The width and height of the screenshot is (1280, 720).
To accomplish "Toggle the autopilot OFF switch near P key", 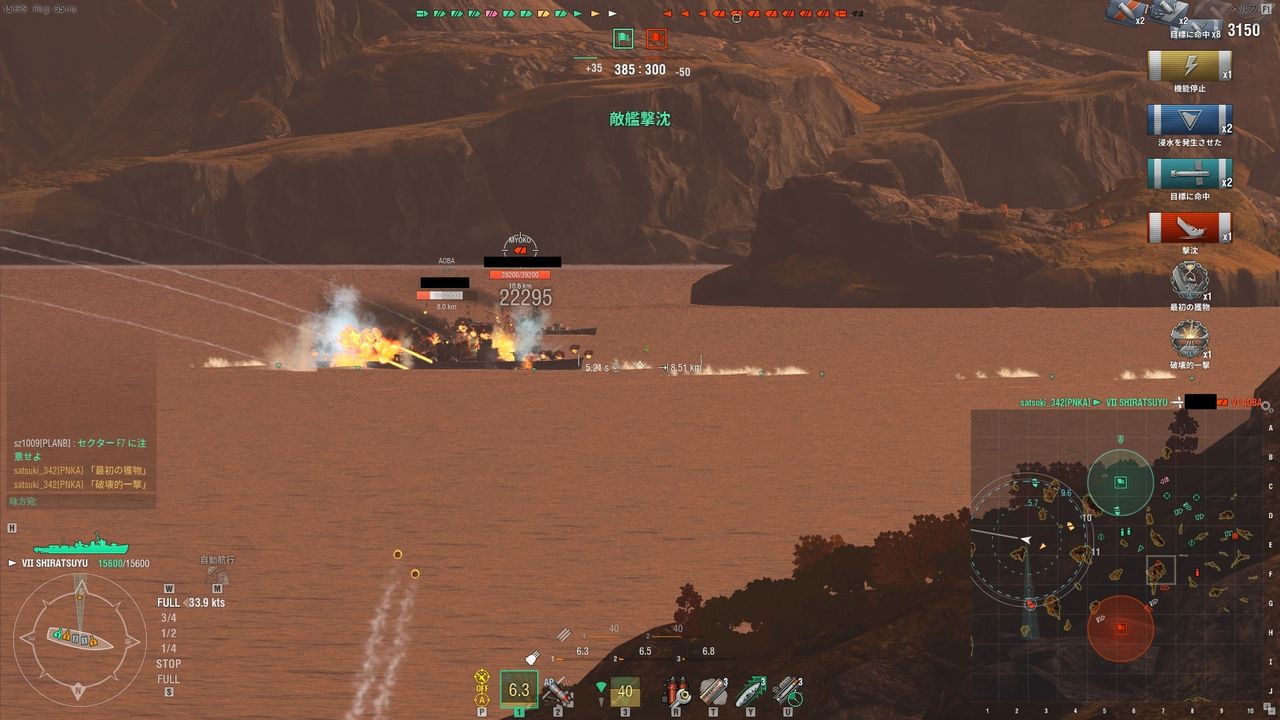I will coord(483,688).
